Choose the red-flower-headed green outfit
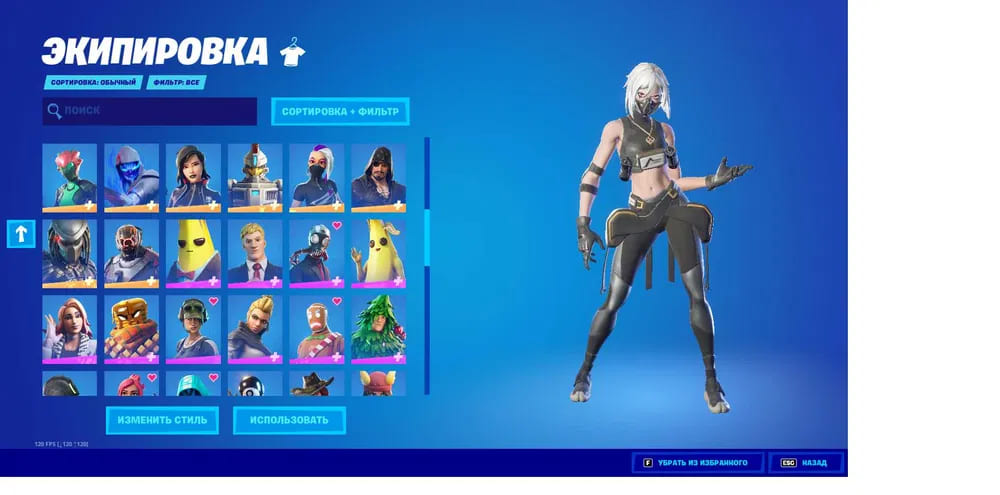Image resolution: width=1000 pixels, height=495 pixels. pos(70,177)
